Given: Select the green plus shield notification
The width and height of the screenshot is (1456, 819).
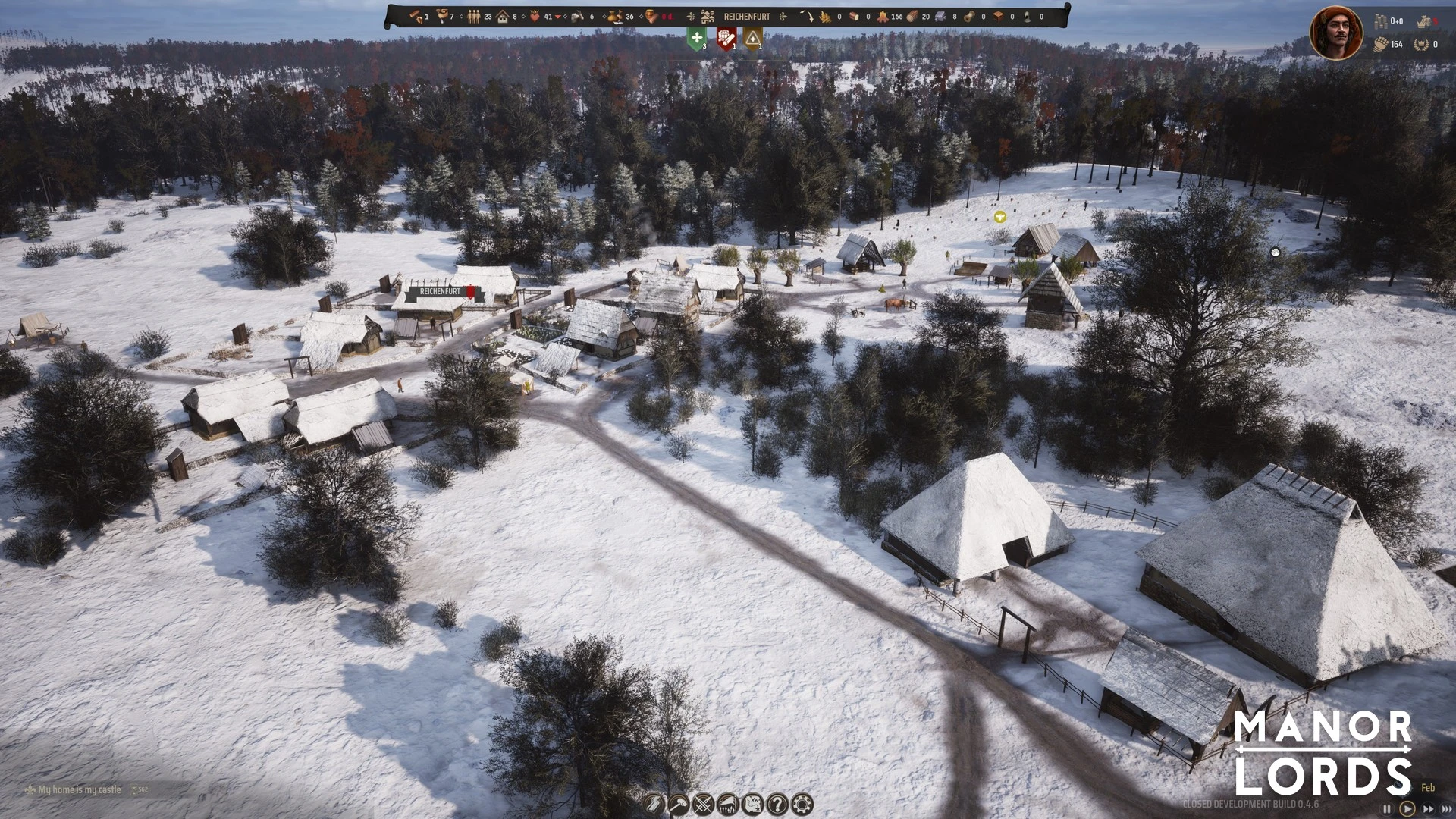Looking at the screenshot, I should point(696,38).
